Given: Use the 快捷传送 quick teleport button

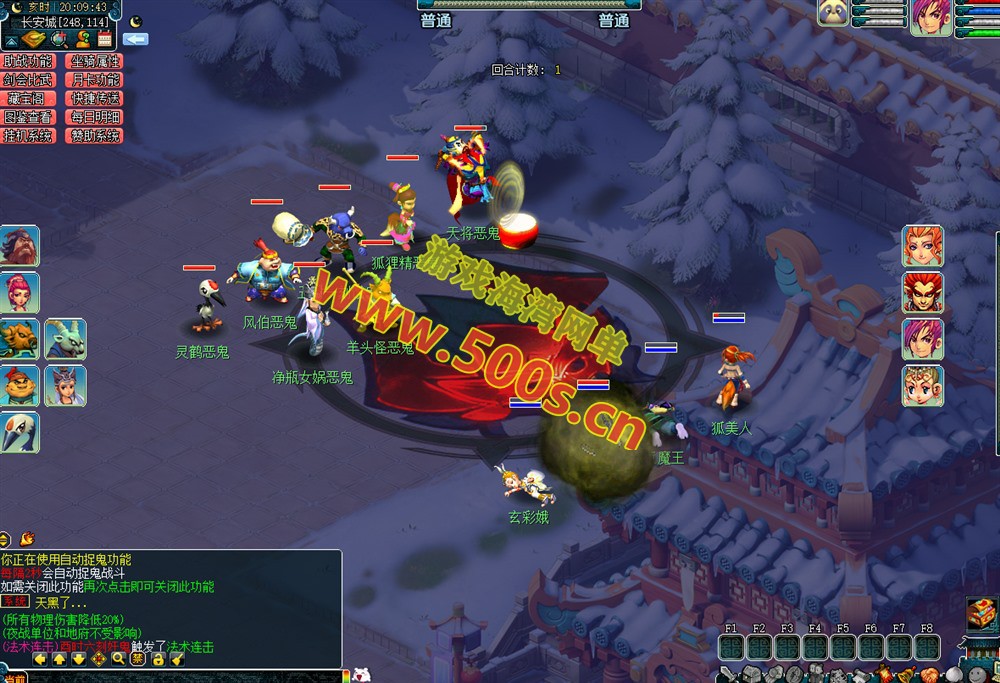Looking at the screenshot, I should point(95,98).
